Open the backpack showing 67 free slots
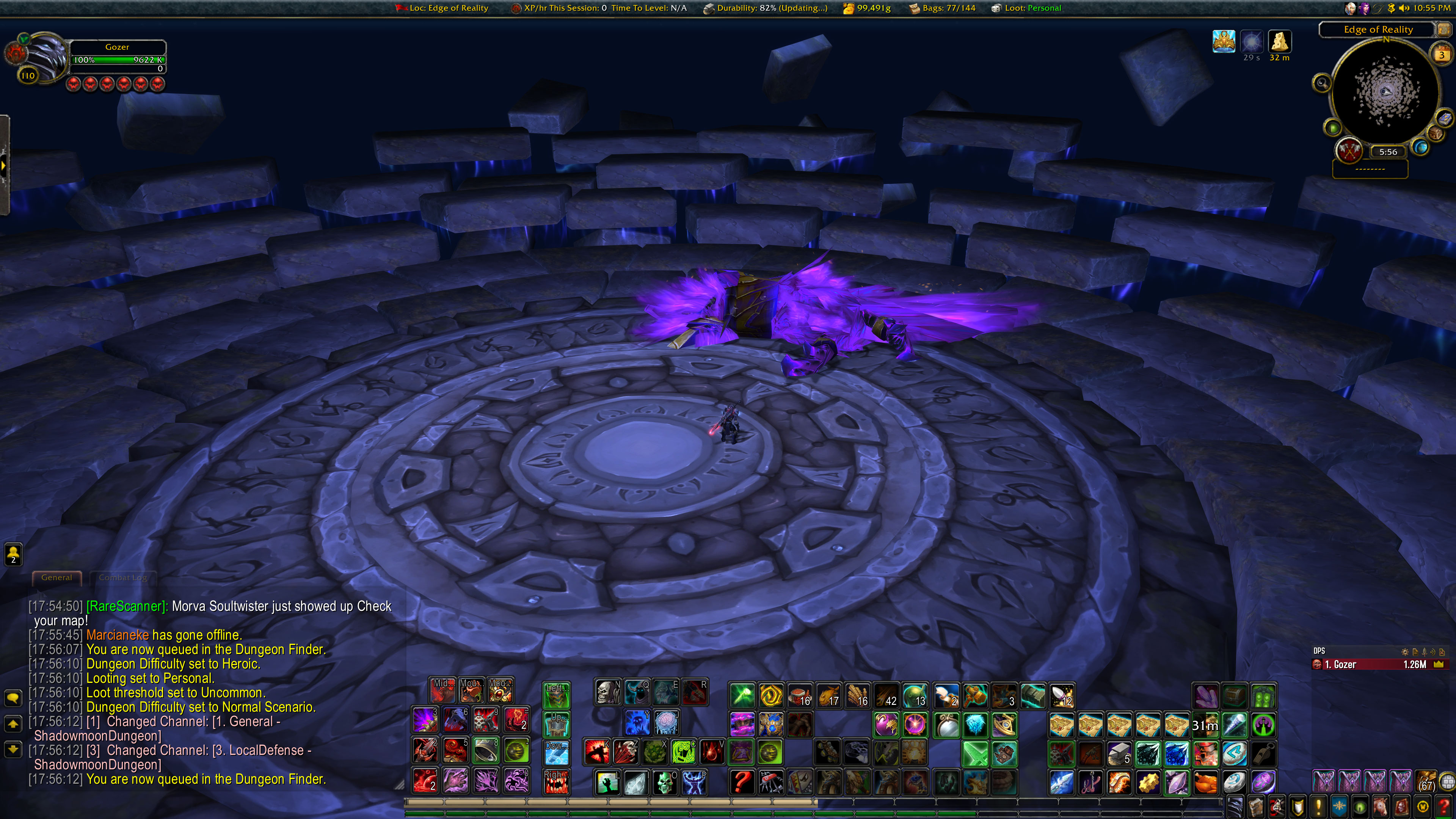 (1426, 782)
